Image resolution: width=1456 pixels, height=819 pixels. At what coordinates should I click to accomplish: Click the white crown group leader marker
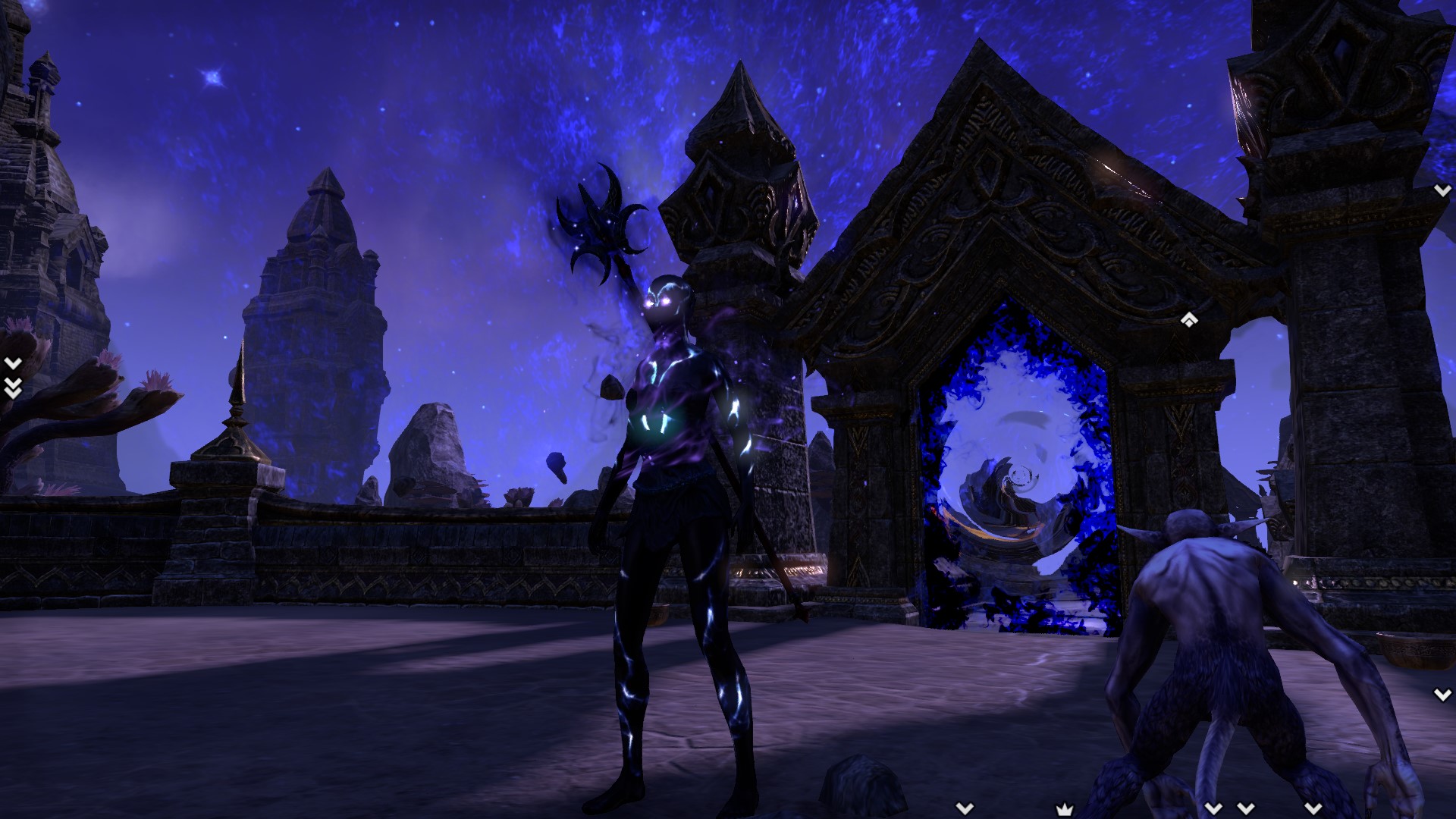pyautogui.click(x=1065, y=808)
